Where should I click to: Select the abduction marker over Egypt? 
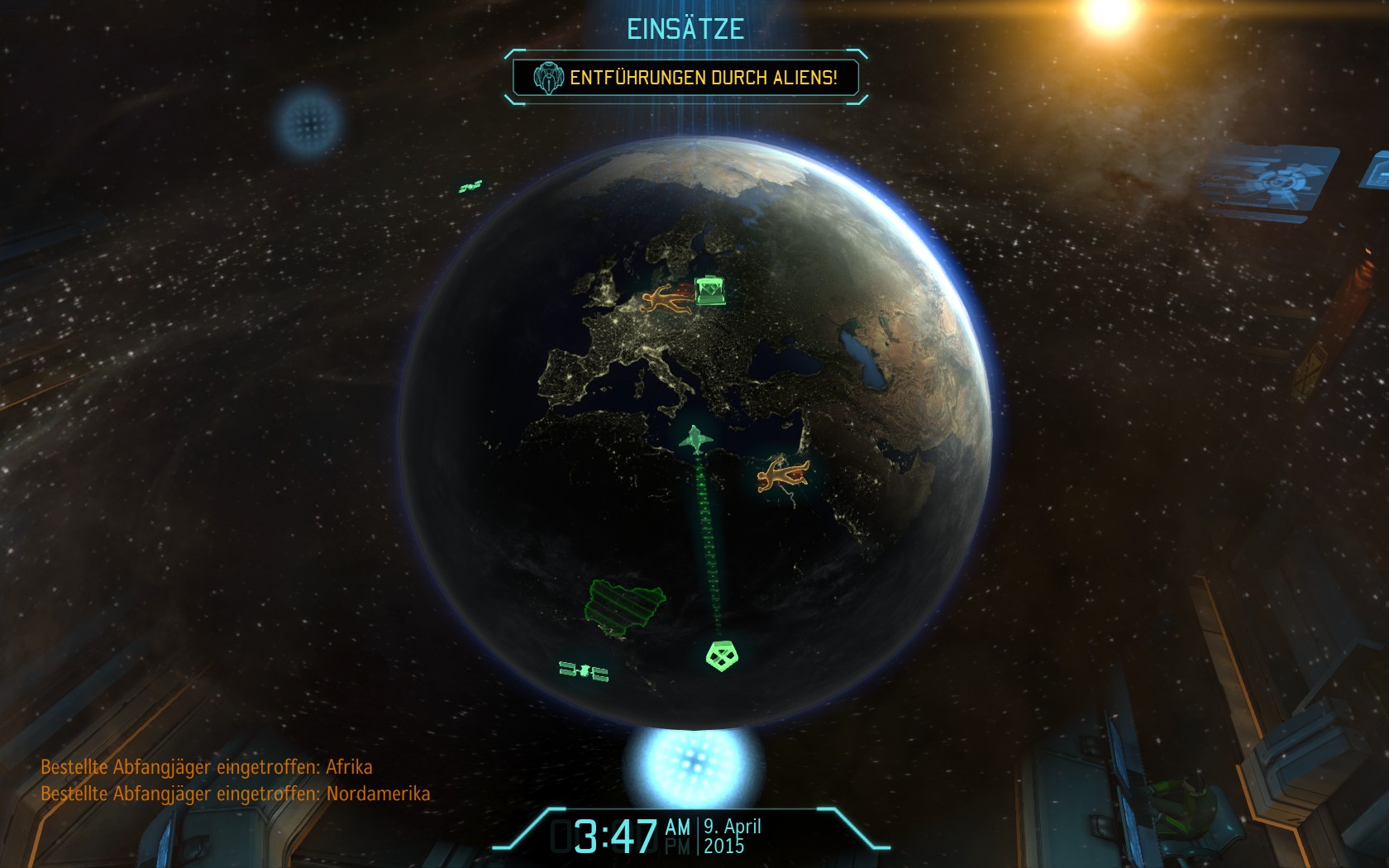781,475
